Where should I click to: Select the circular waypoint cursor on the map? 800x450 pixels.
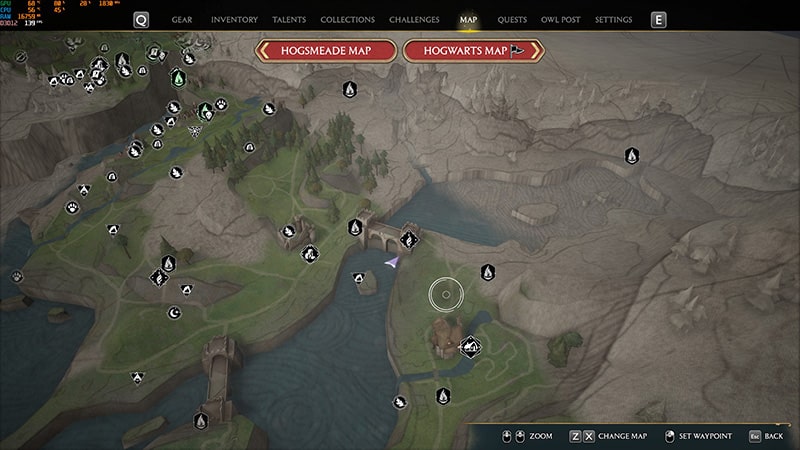(x=446, y=294)
